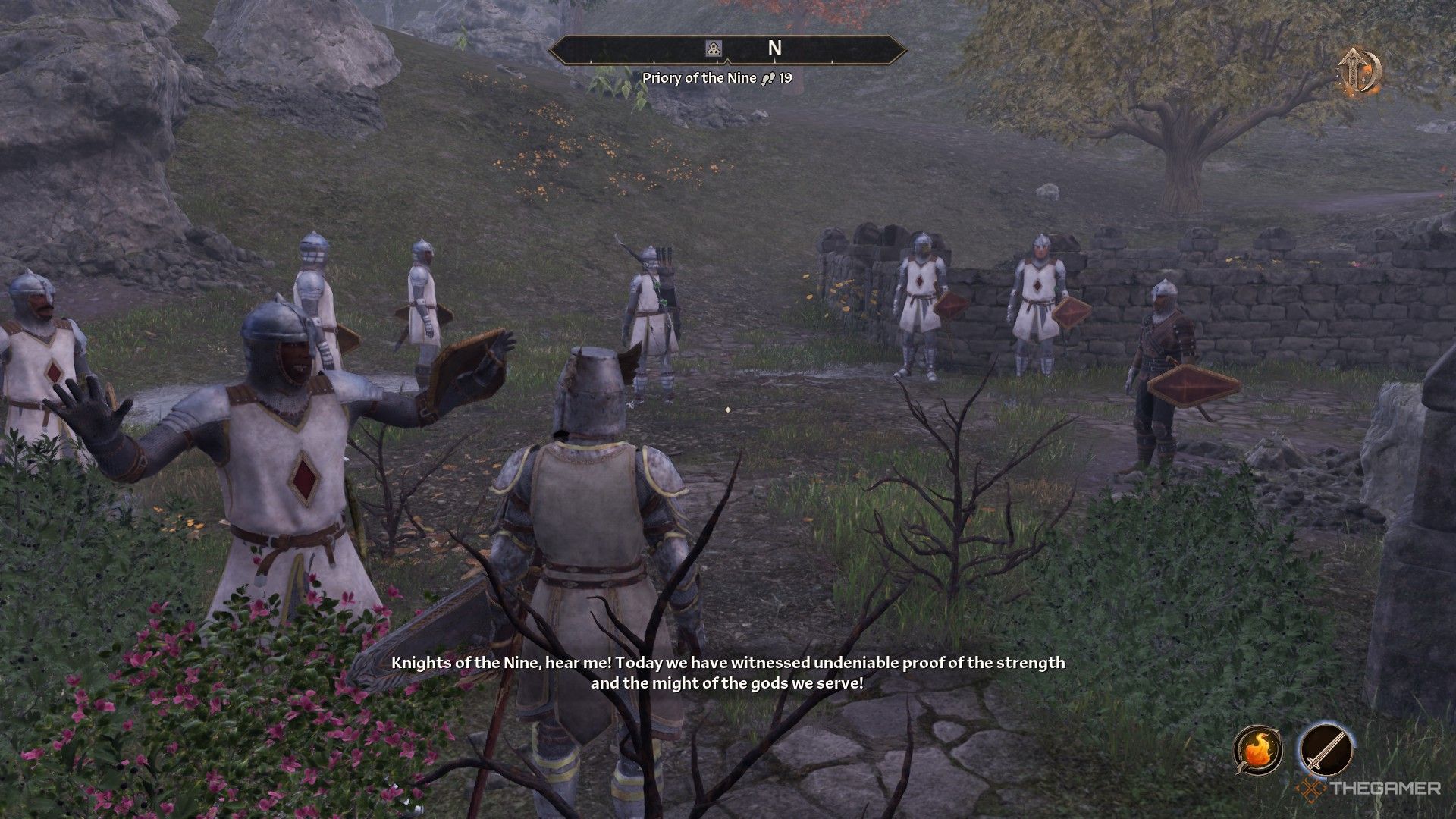Click the N direction letter on the compass
The height and width of the screenshot is (819, 1456).
click(773, 48)
